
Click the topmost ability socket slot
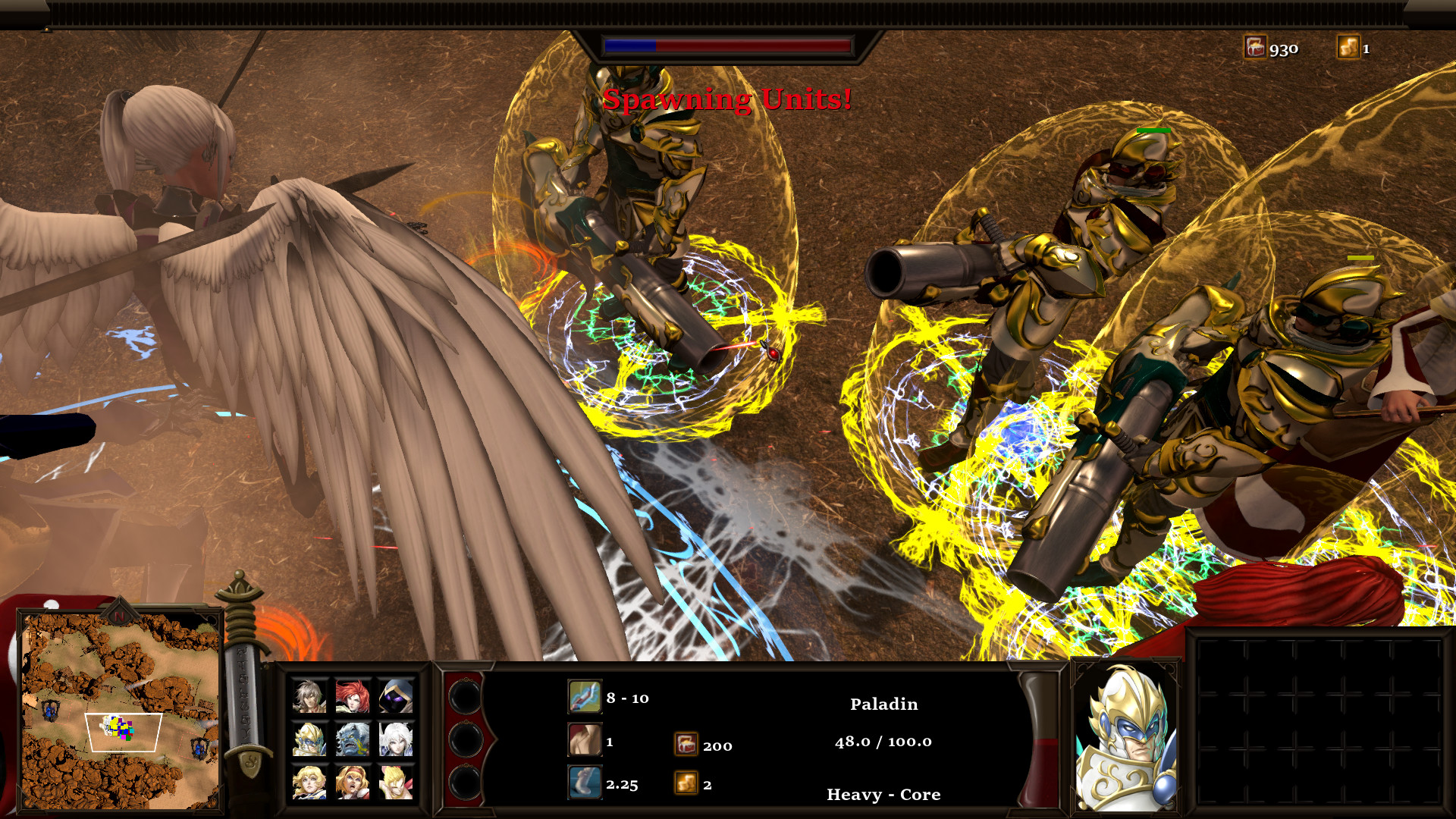[x=465, y=695]
